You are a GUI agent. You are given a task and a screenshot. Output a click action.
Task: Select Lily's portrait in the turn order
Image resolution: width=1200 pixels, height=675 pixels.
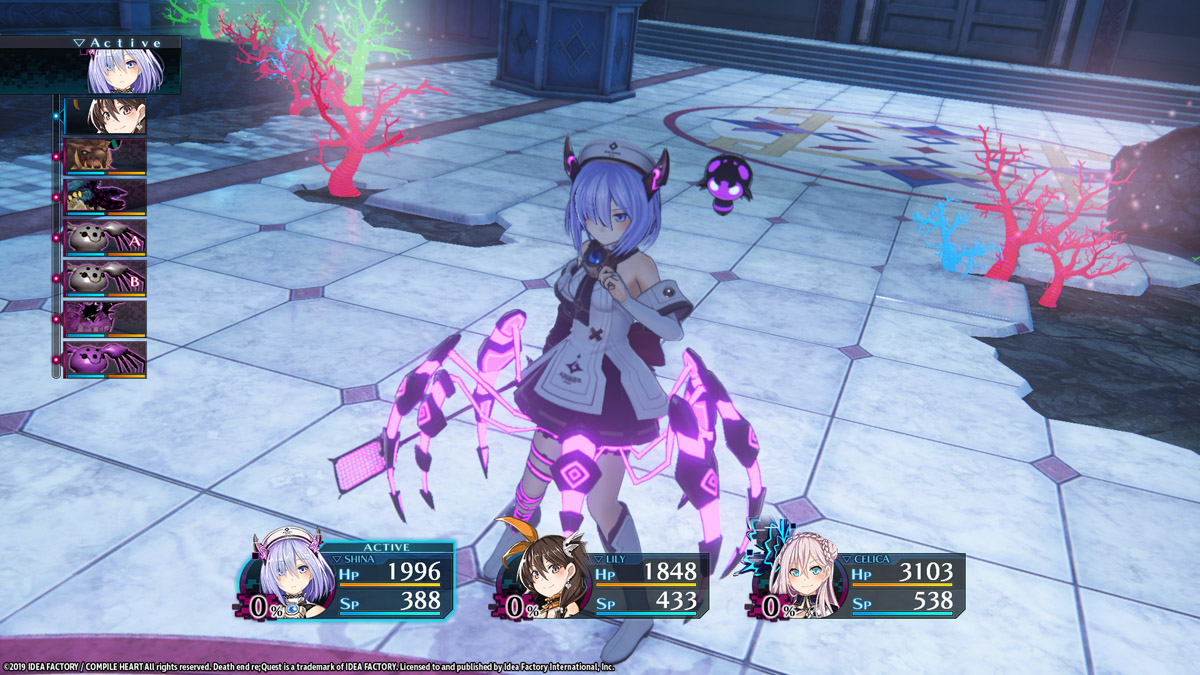coord(105,116)
